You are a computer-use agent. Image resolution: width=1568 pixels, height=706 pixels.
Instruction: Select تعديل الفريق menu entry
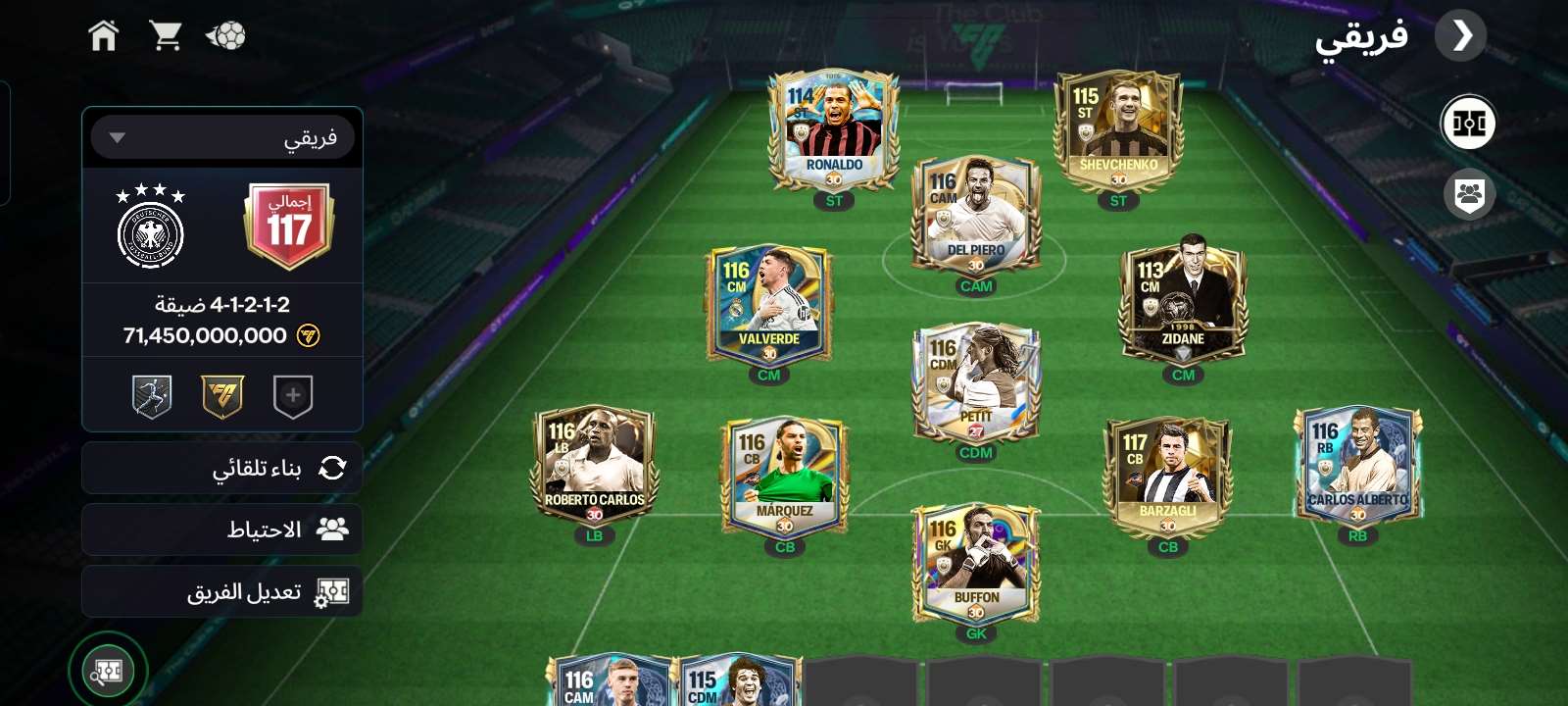(222, 591)
